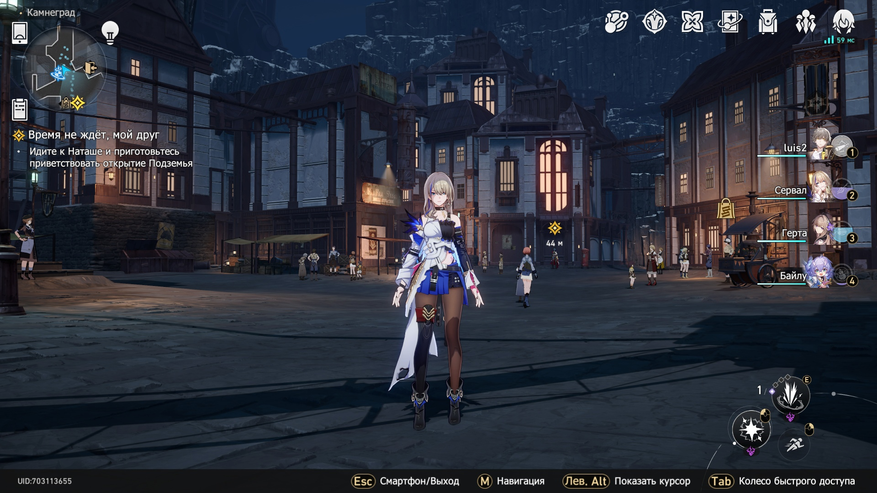Screen dimensions: 877x493
Task: Open the character head icon
Action: [x=843, y=21]
